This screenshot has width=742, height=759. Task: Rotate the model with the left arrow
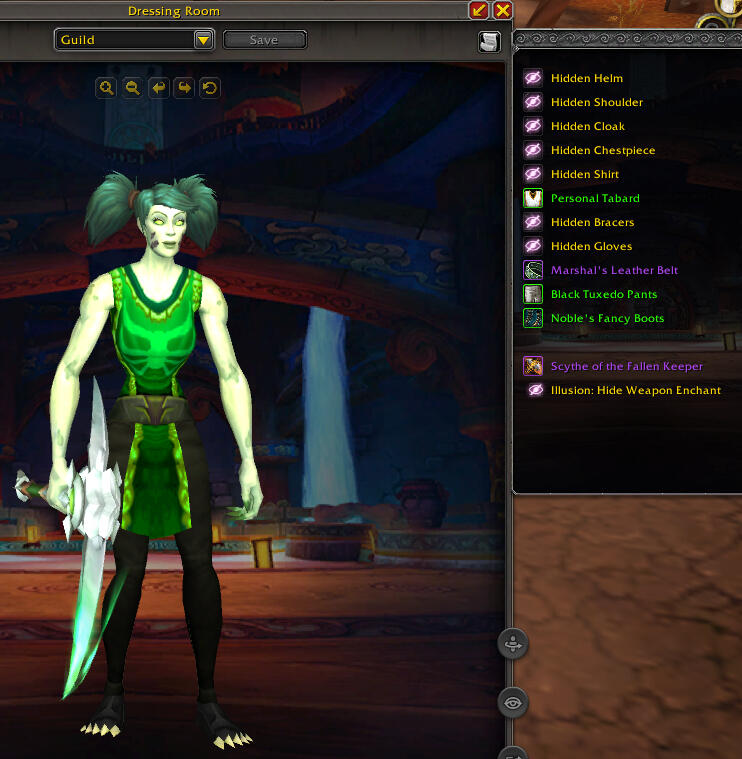tap(158, 88)
